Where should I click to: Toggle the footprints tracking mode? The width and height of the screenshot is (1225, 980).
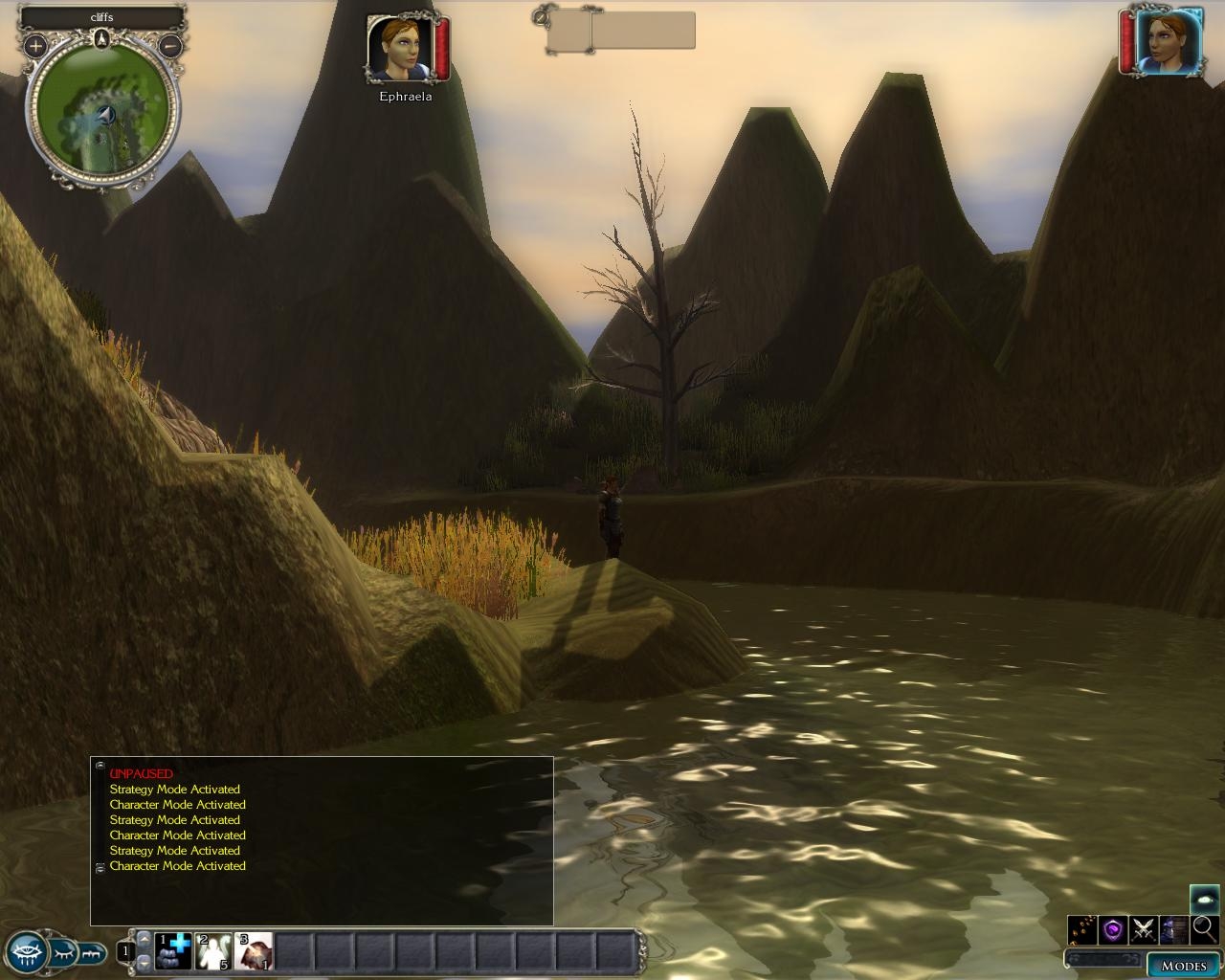click(1082, 929)
